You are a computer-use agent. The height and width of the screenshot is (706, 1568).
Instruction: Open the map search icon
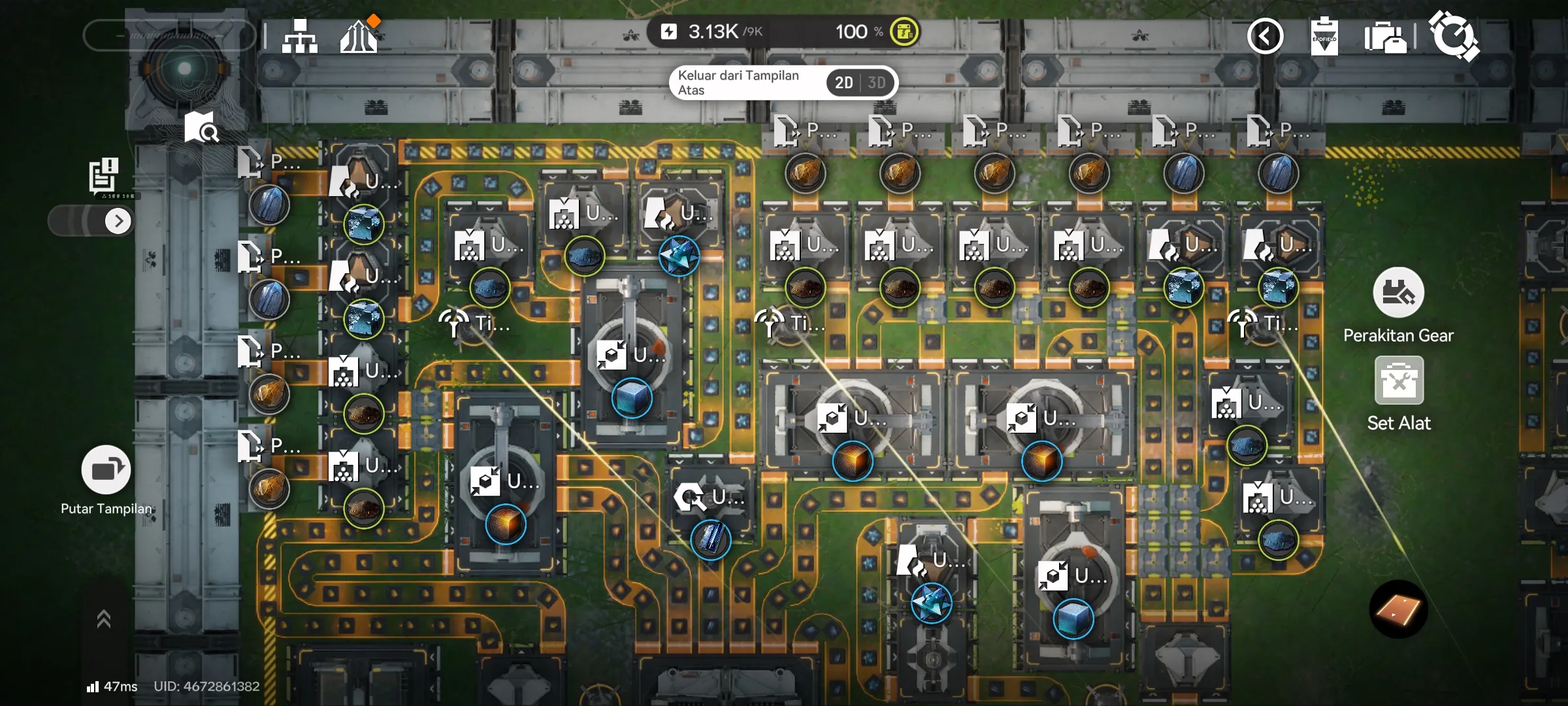[x=201, y=127]
